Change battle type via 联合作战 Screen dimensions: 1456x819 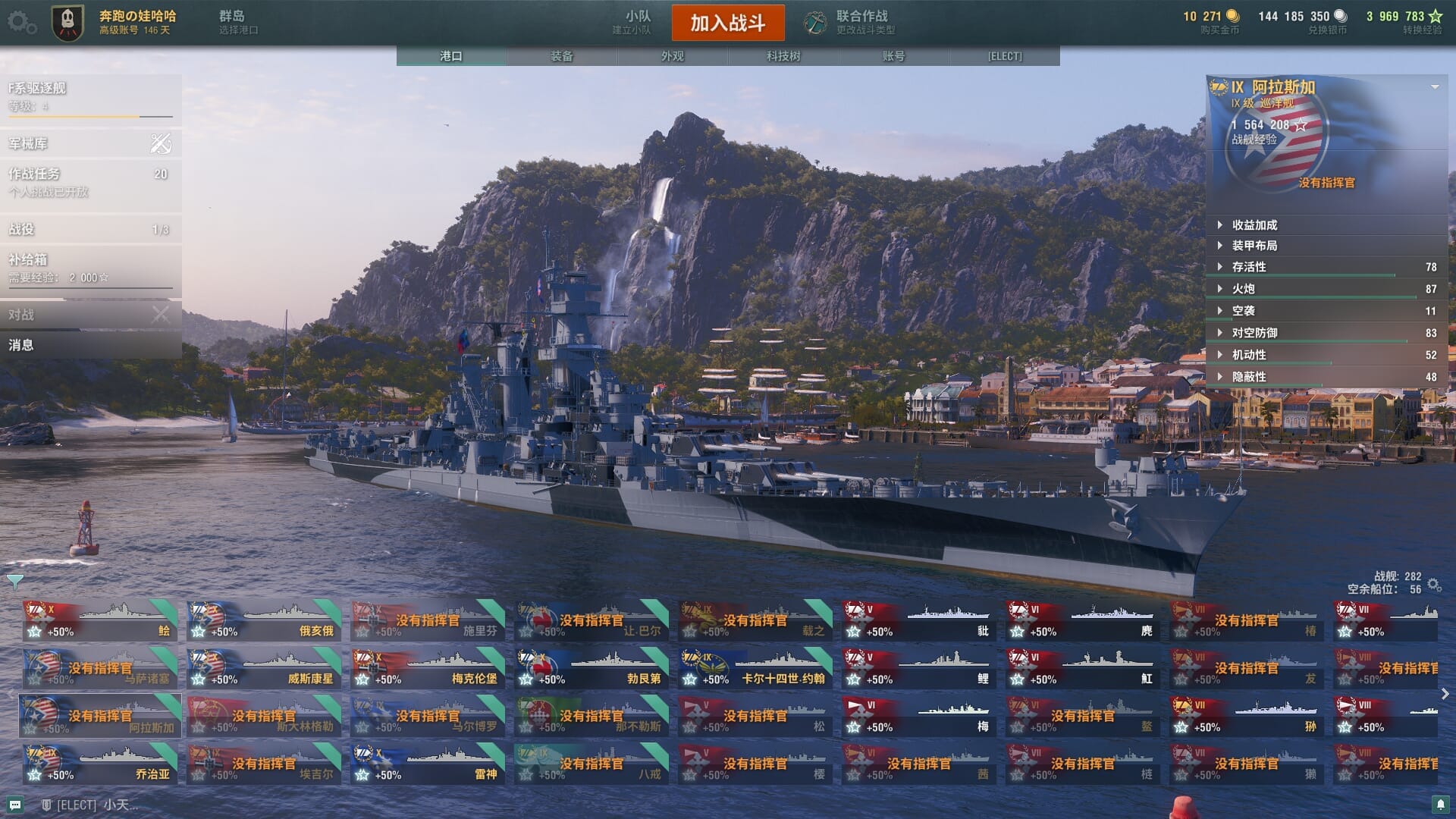pos(851,22)
